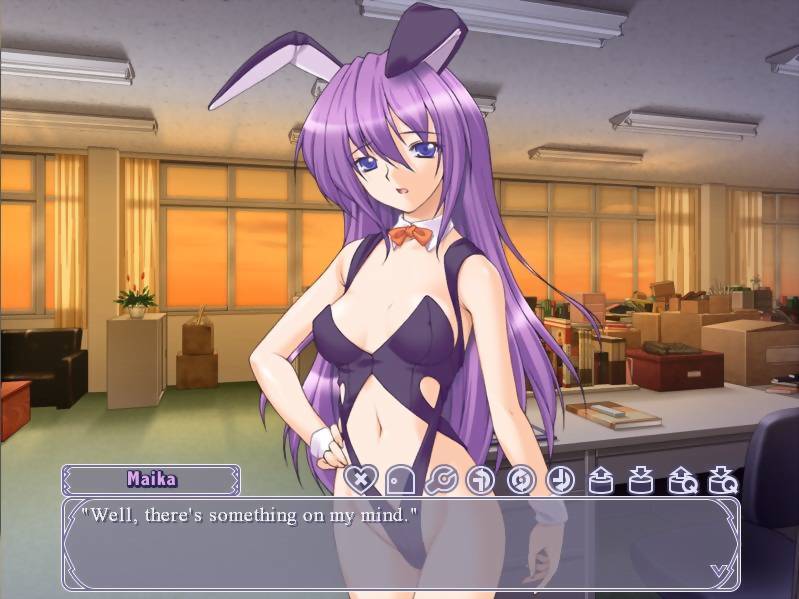The width and height of the screenshot is (799, 599).
Task: Click the heart icon with an X
Action: 362,480
